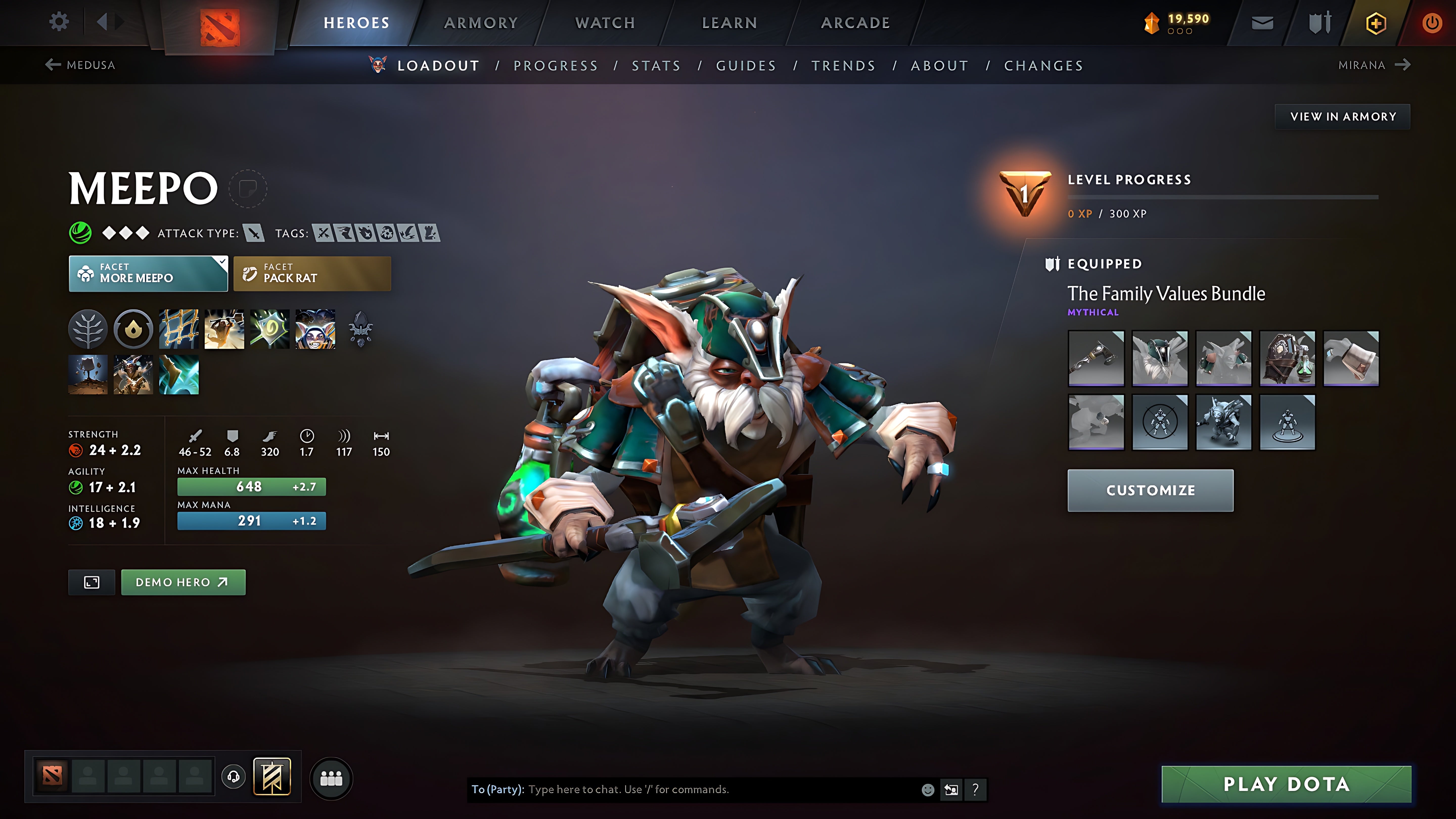1456x819 pixels.
Task: Switch to the STATS tab
Action: point(656,65)
